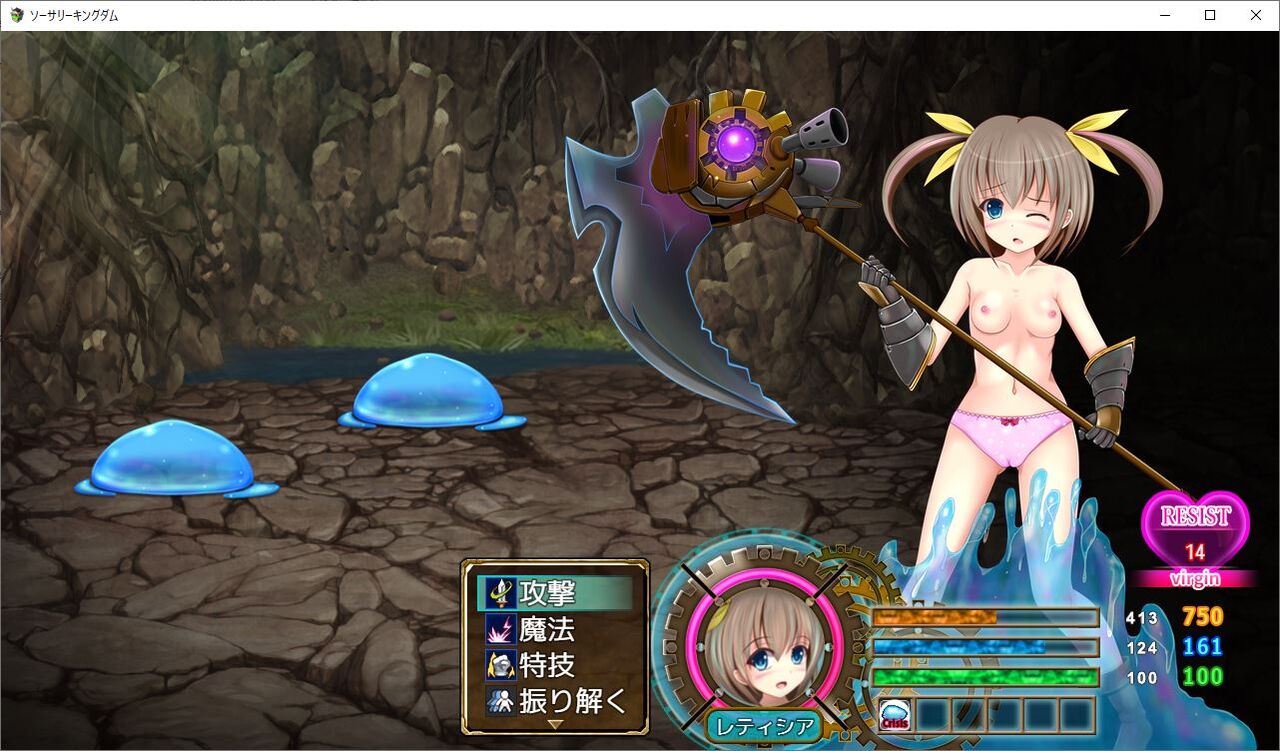The image size is (1280, 751).
Task: Click the レティシア name plate
Action: point(764,727)
